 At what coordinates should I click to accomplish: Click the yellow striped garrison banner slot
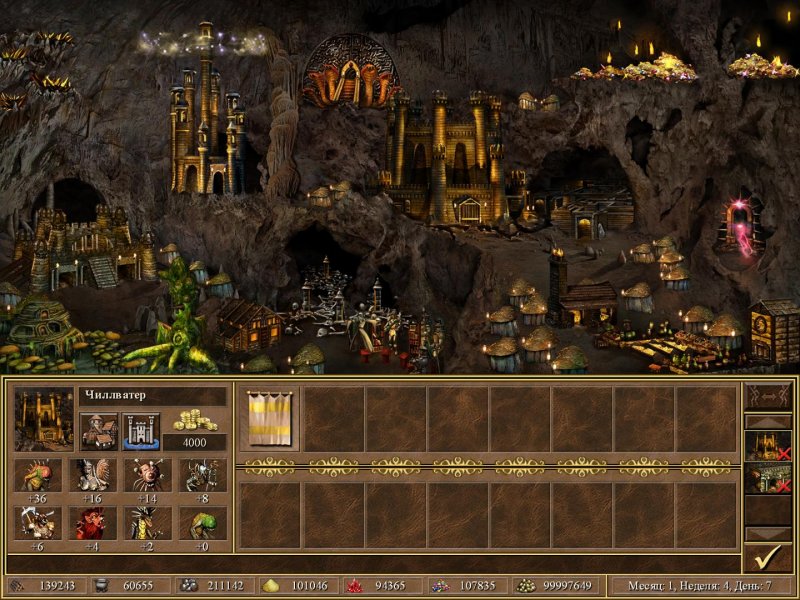click(x=269, y=418)
